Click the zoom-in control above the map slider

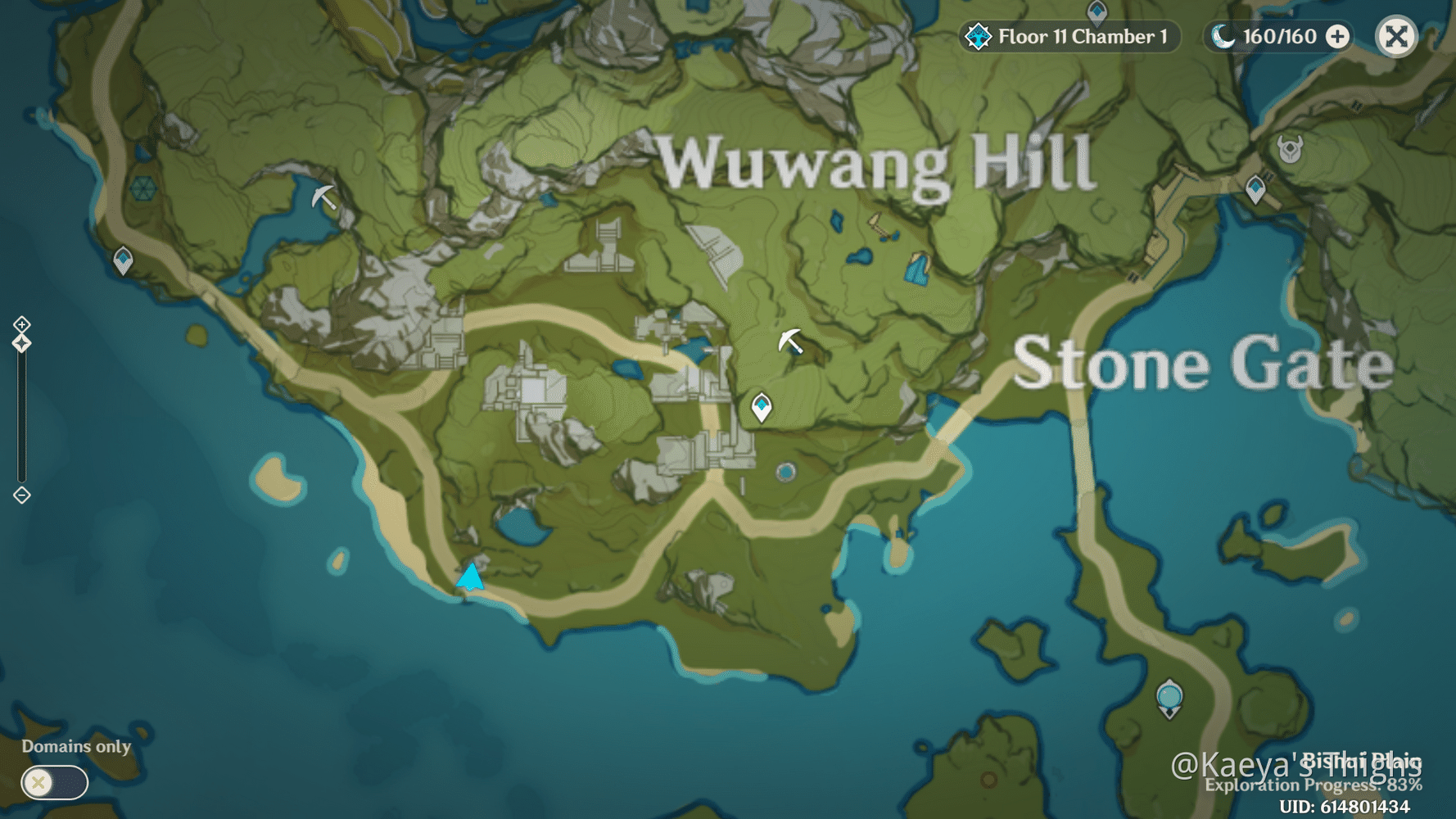click(20, 324)
